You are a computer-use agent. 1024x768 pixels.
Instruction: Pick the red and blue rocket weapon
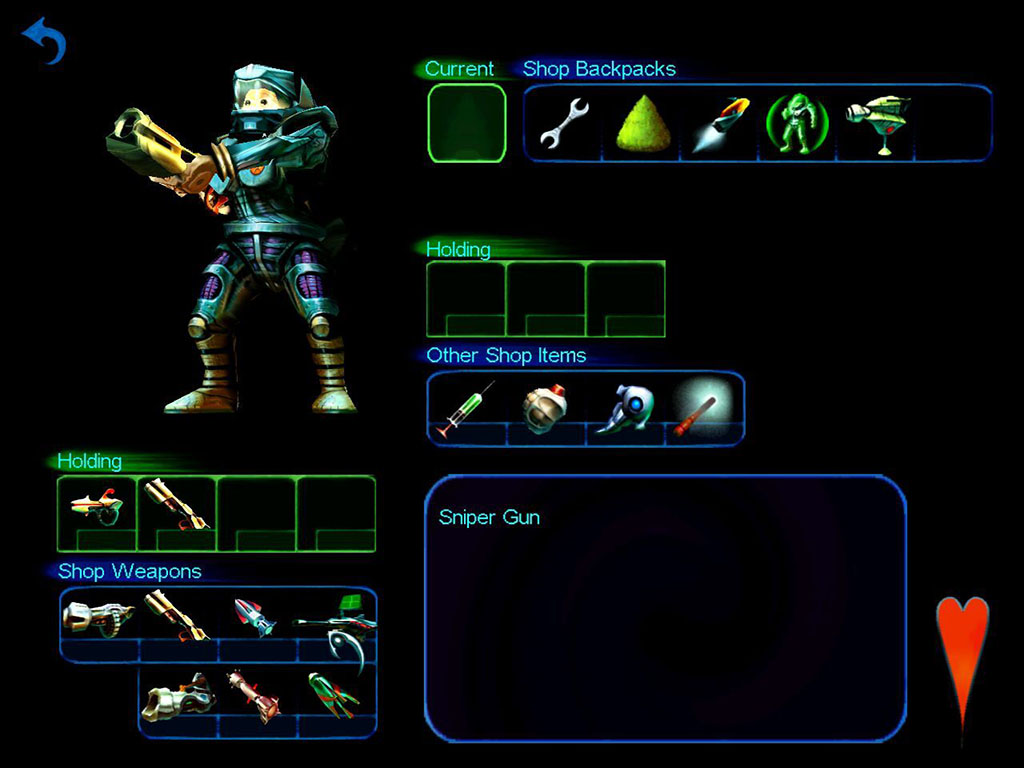pos(256,618)
